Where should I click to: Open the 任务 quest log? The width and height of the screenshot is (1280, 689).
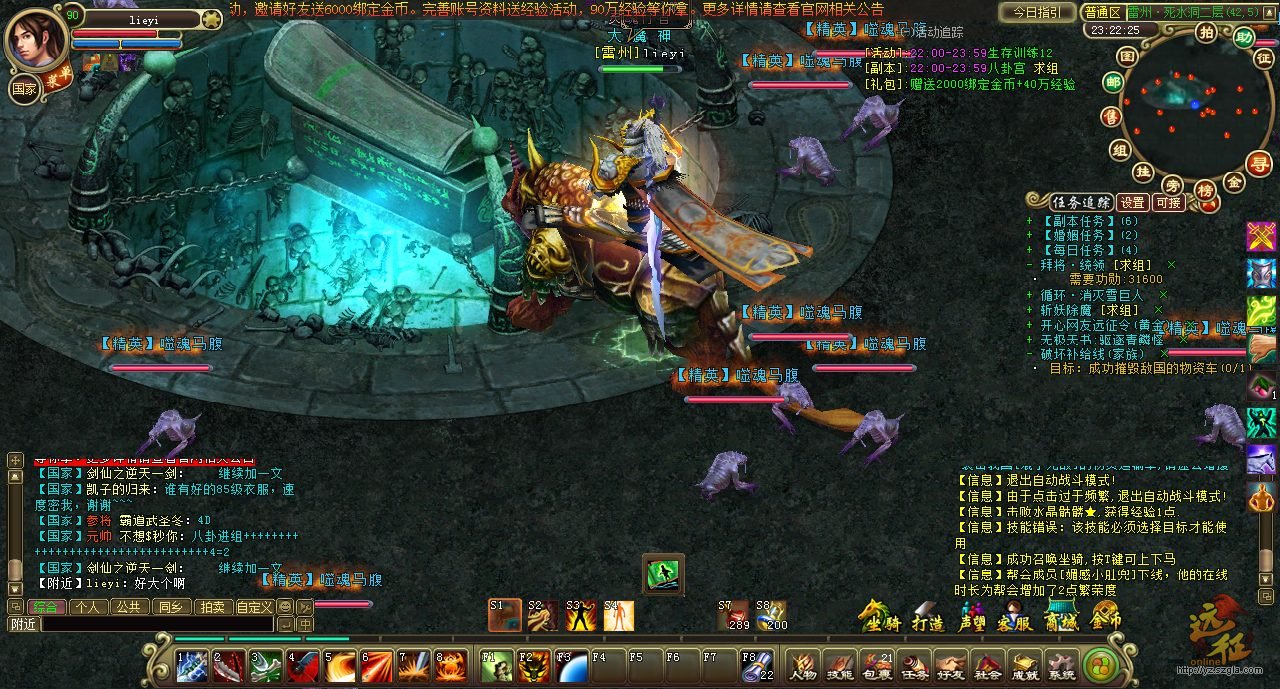click(914, 665)
